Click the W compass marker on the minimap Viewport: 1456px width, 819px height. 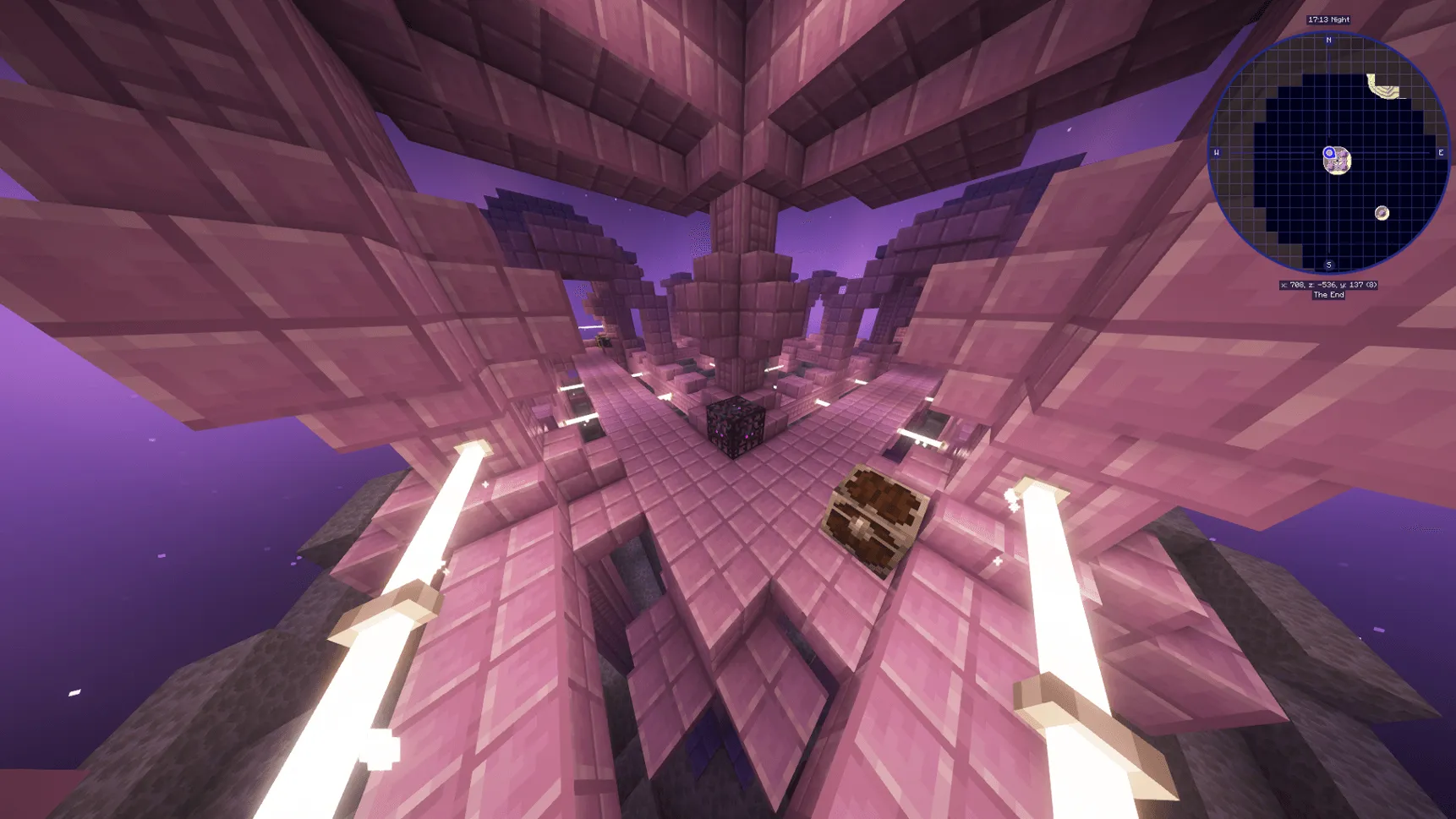pyautogui.click(x=1215, y=153)
